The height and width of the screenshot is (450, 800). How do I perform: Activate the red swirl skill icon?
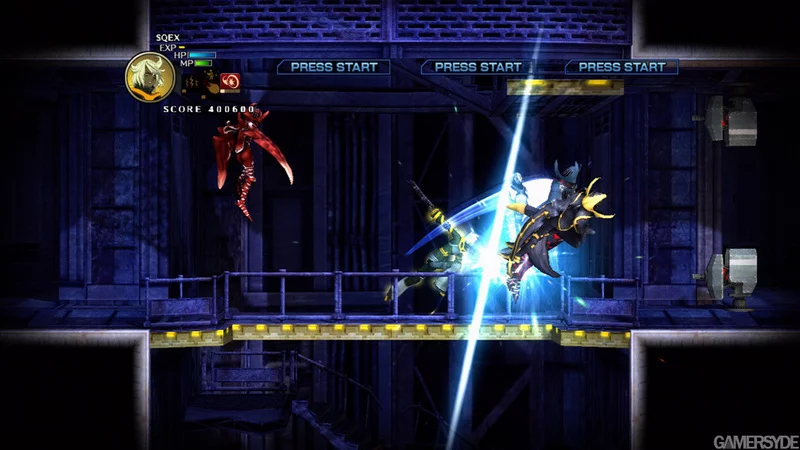pos(231,80)
